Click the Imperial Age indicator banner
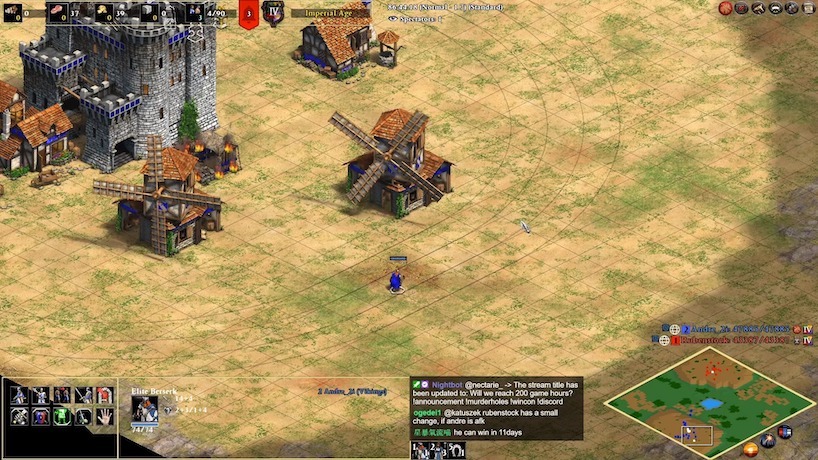Screen dimensions: 818x460 (330, 13)
